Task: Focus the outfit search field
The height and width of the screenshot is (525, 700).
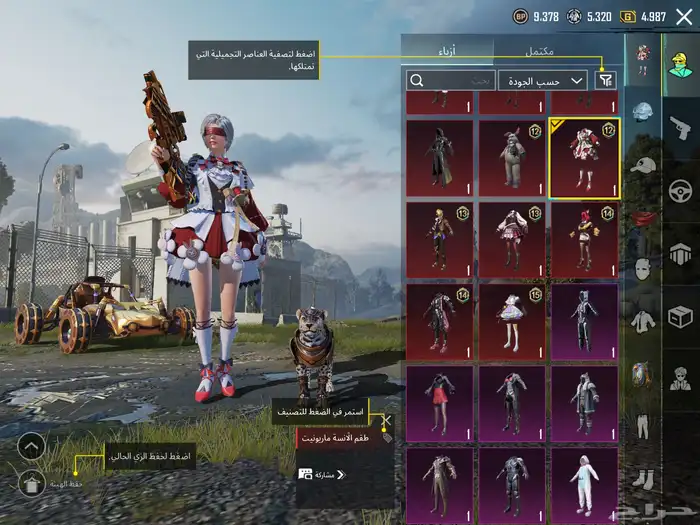Action: click(450, 80)
